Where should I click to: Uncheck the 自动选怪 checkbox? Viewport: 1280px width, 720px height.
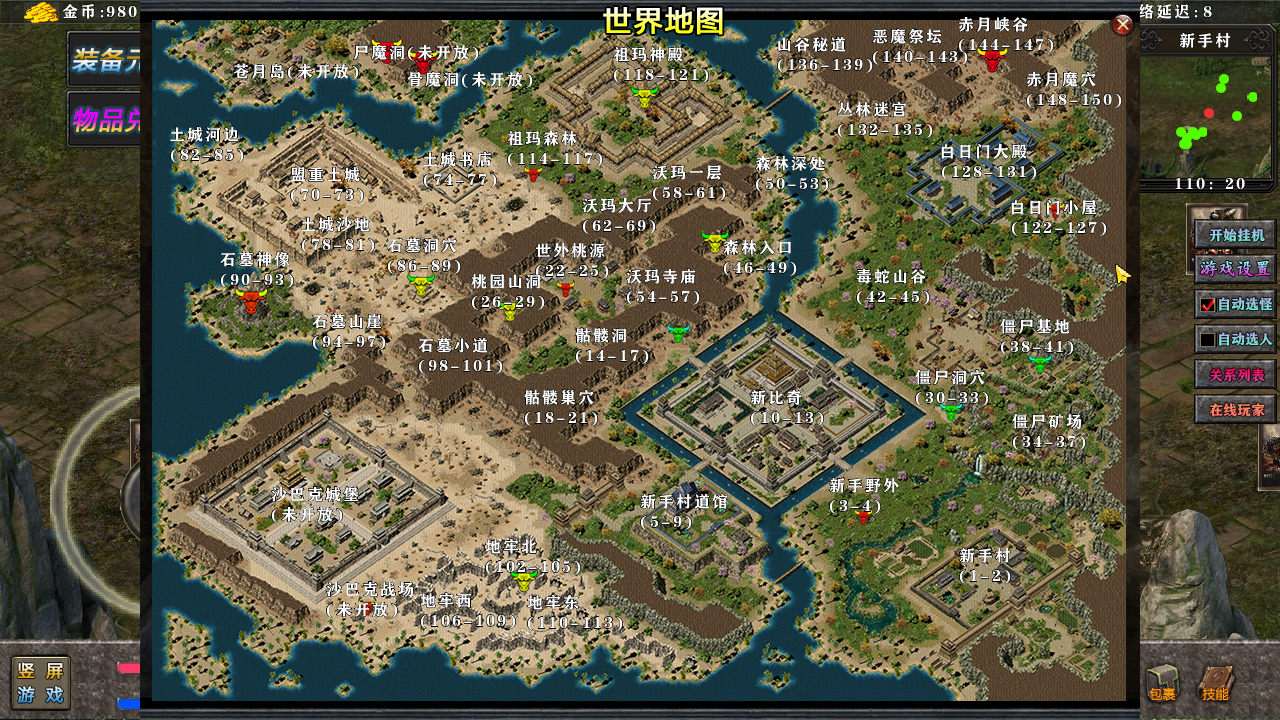pos(1207,304)
